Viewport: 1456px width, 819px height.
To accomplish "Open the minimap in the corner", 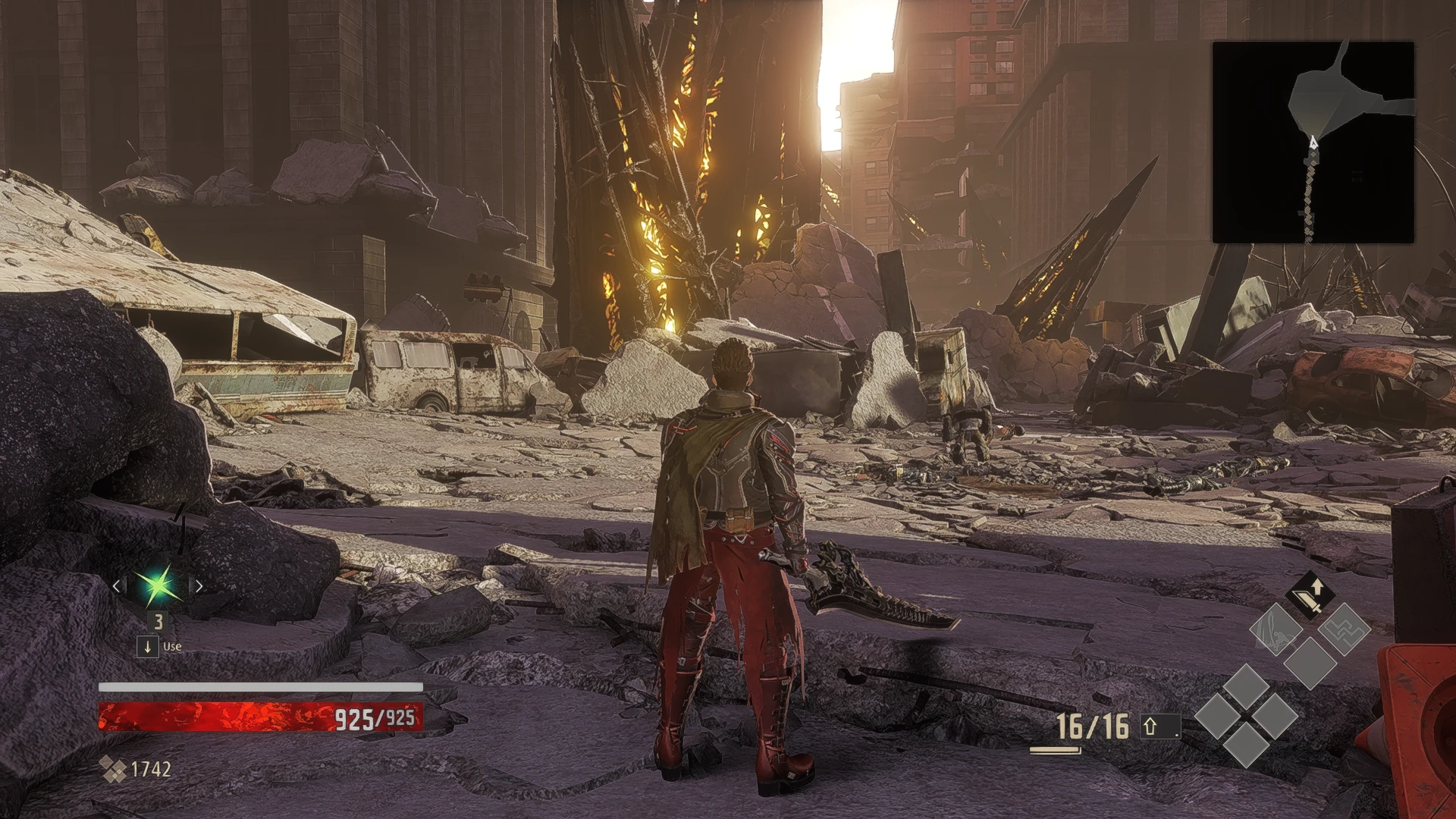I will click(x=1313, y=143).
